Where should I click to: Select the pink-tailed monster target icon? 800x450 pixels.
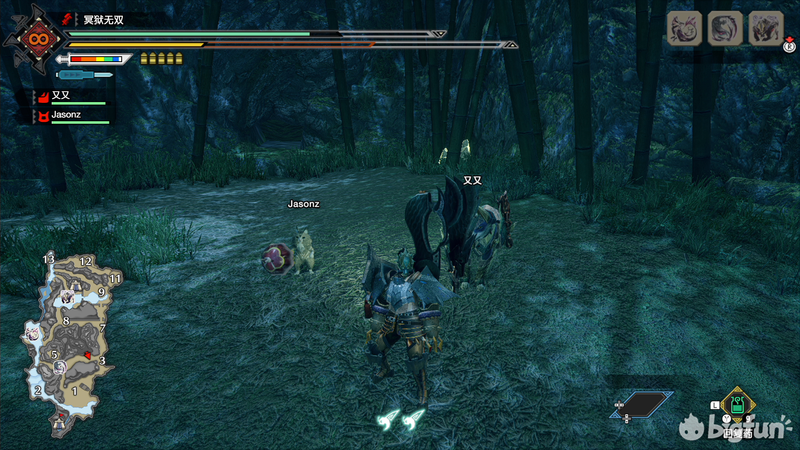(683, 28)
